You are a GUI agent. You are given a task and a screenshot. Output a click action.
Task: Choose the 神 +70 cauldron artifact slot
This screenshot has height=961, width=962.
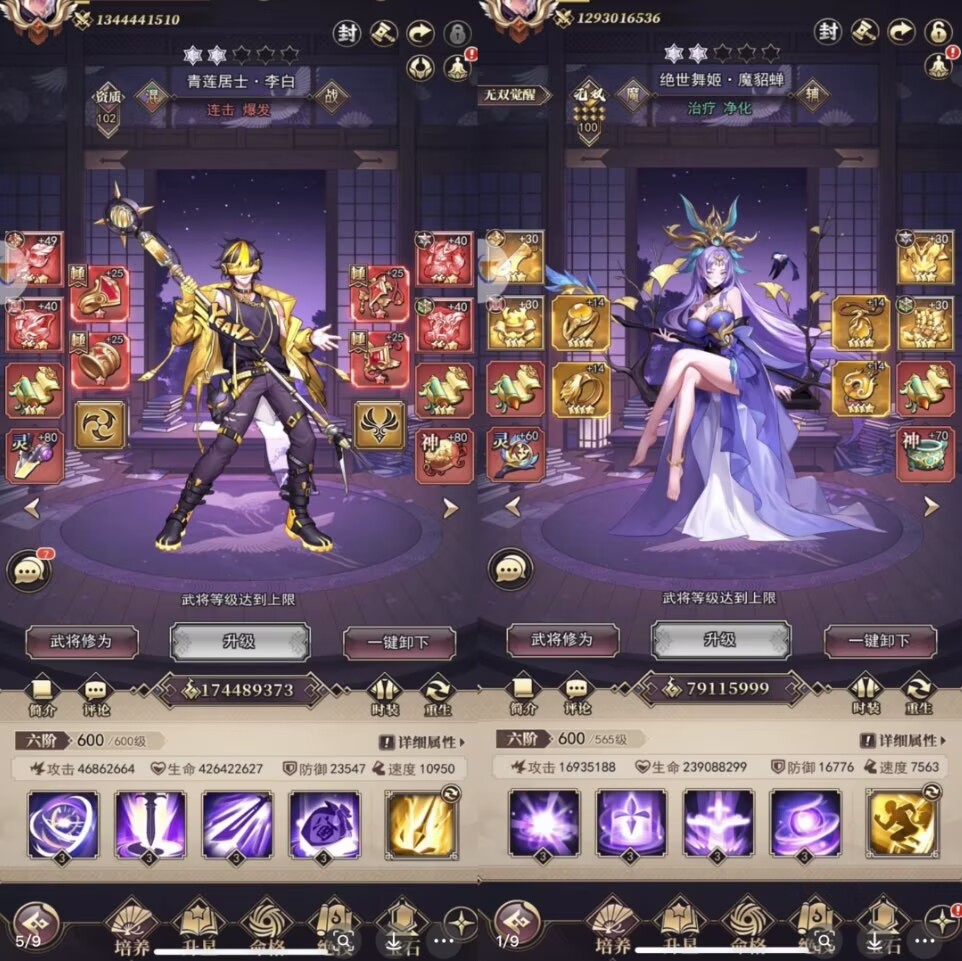925,454
